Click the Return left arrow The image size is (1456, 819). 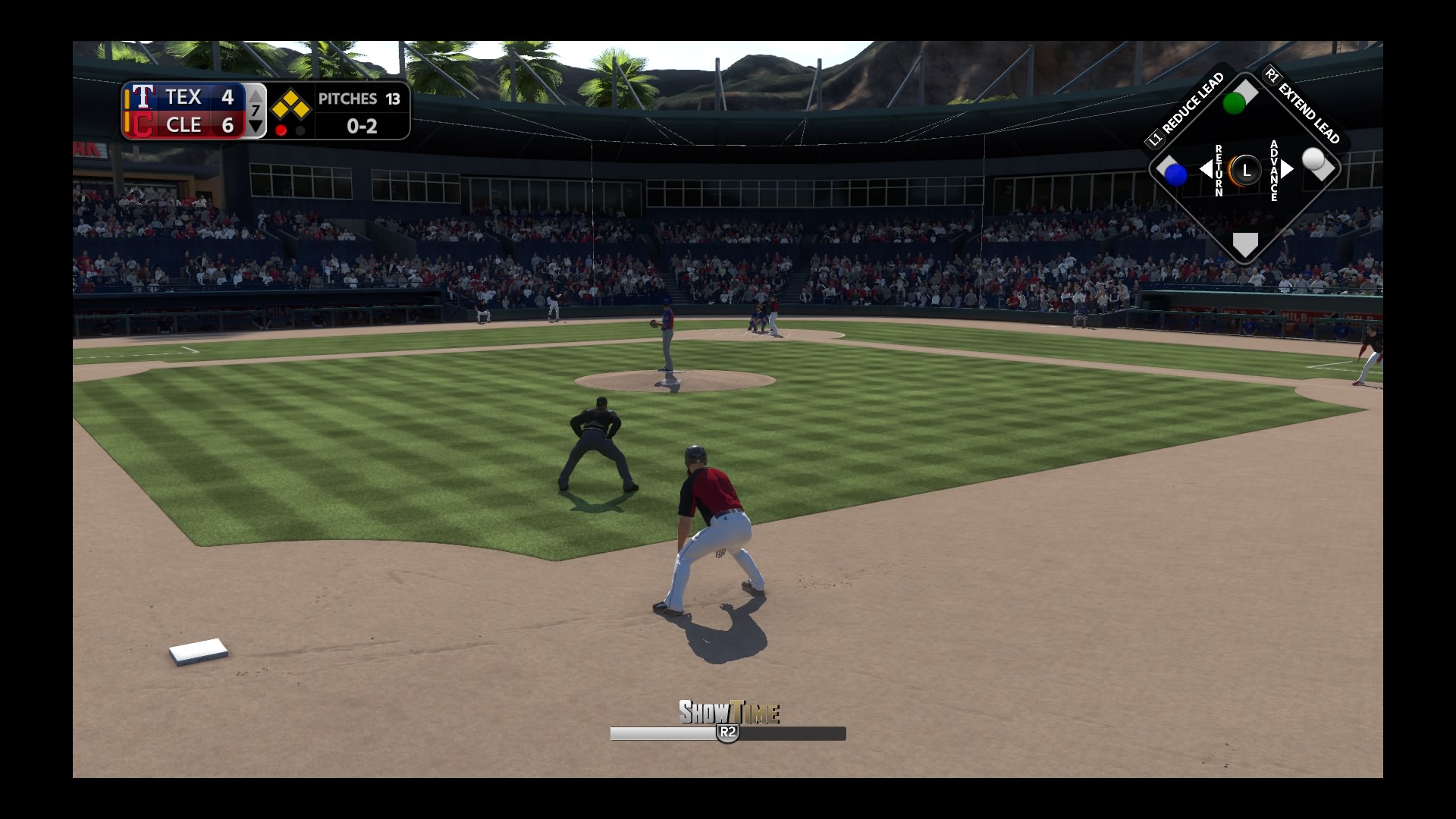pyautogui.click(x=1205, y=169)
